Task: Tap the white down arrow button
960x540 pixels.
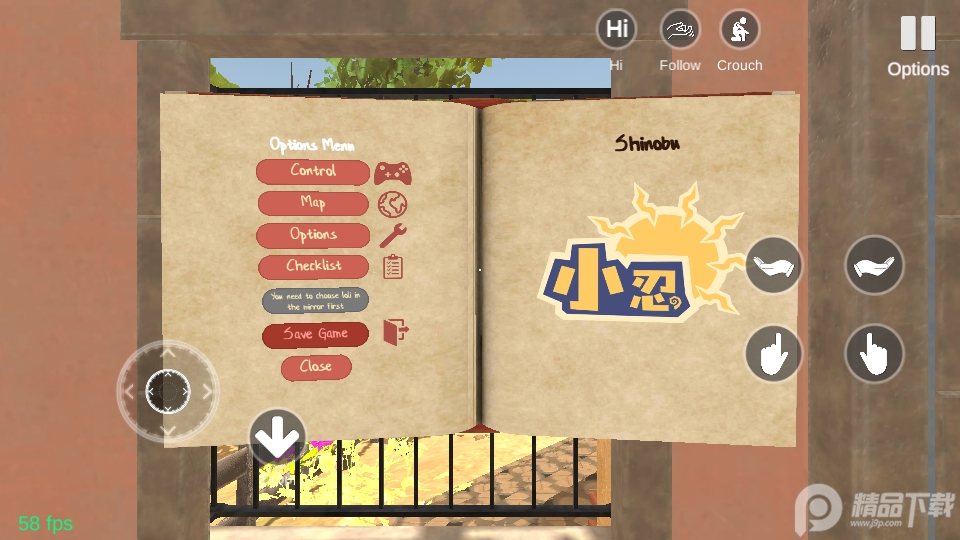Action: [277, 436]
